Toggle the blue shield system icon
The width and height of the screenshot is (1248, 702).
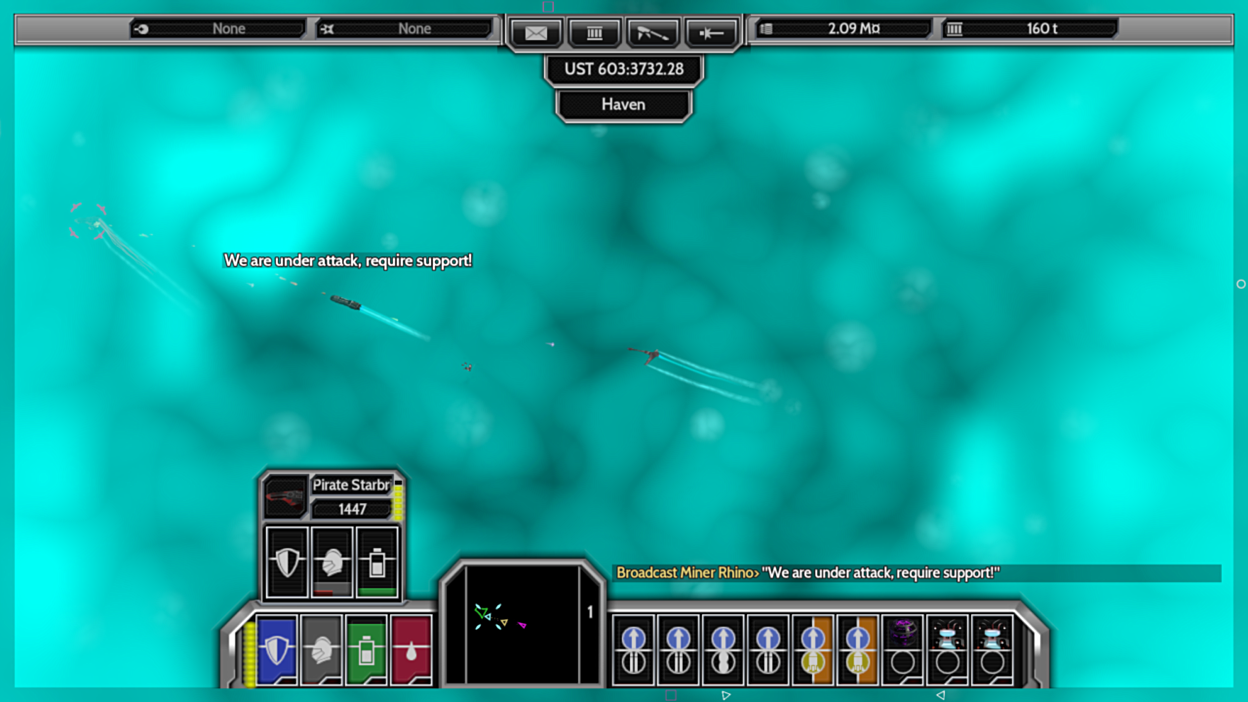click(276, 650)
